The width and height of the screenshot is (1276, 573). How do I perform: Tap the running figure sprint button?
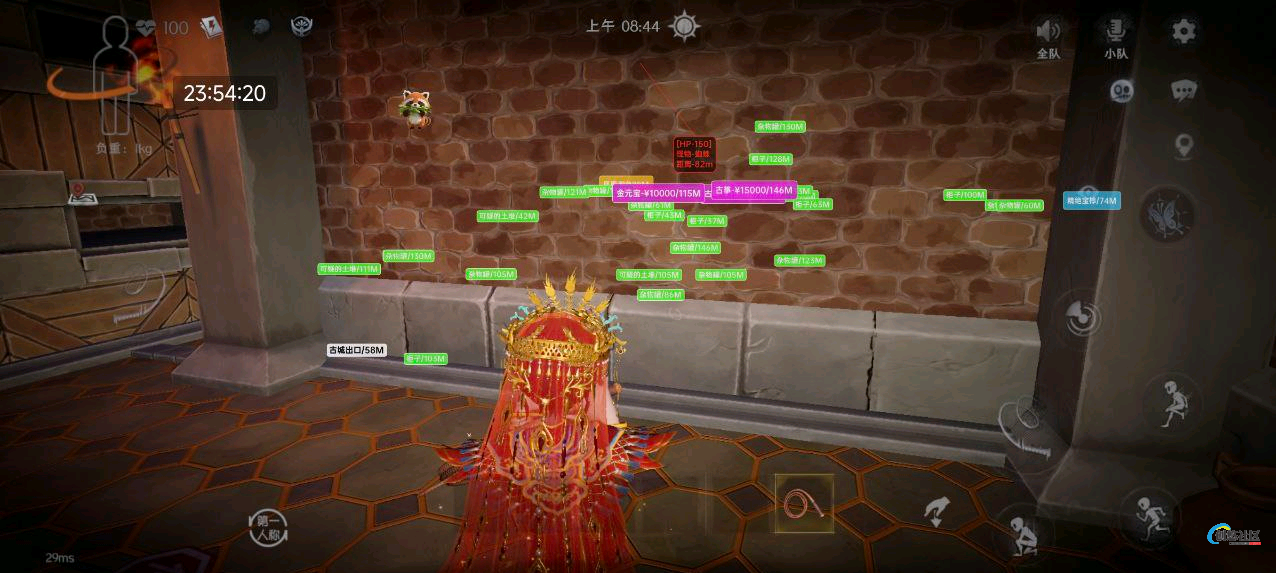1153,515
